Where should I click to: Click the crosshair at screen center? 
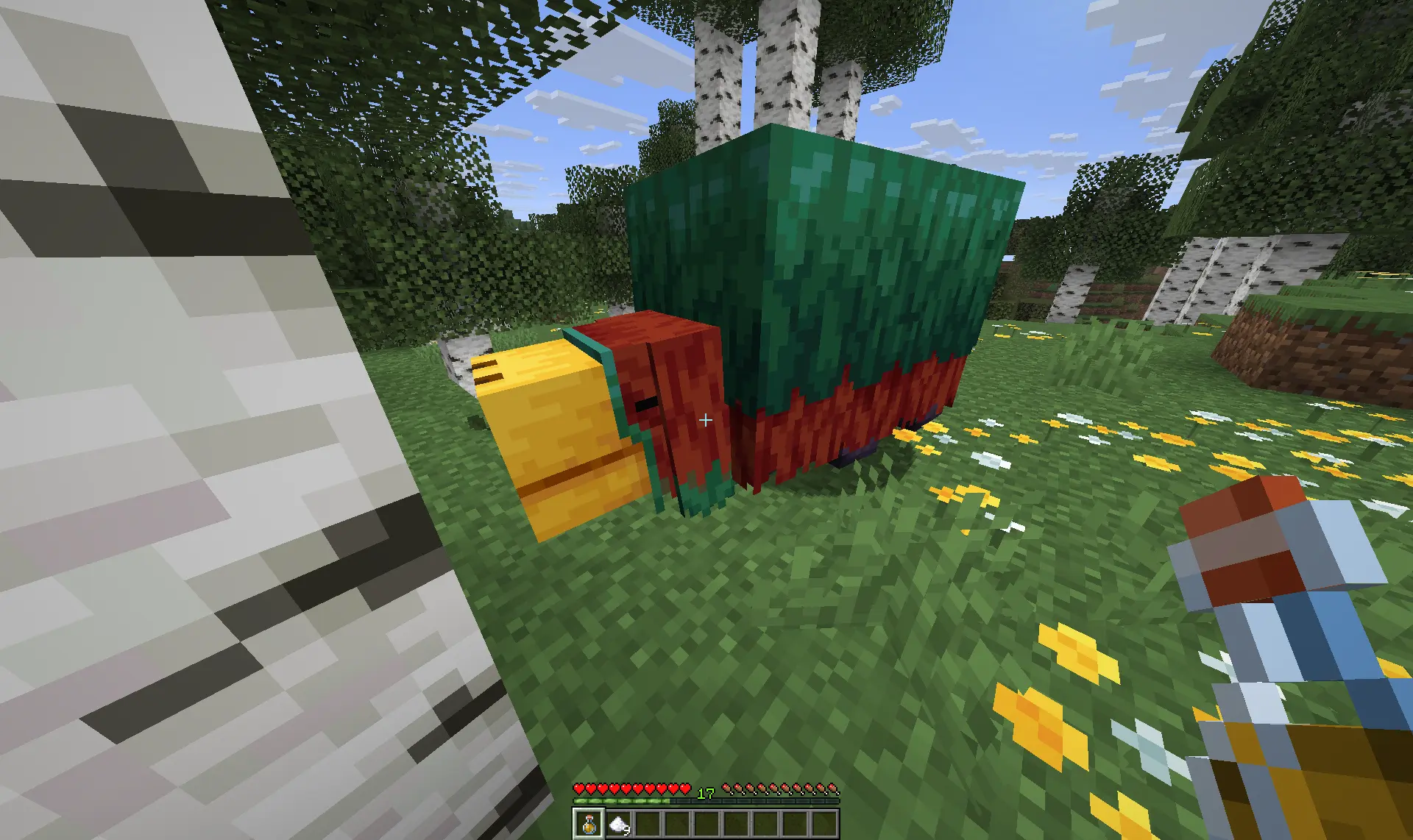pos(706,419)
